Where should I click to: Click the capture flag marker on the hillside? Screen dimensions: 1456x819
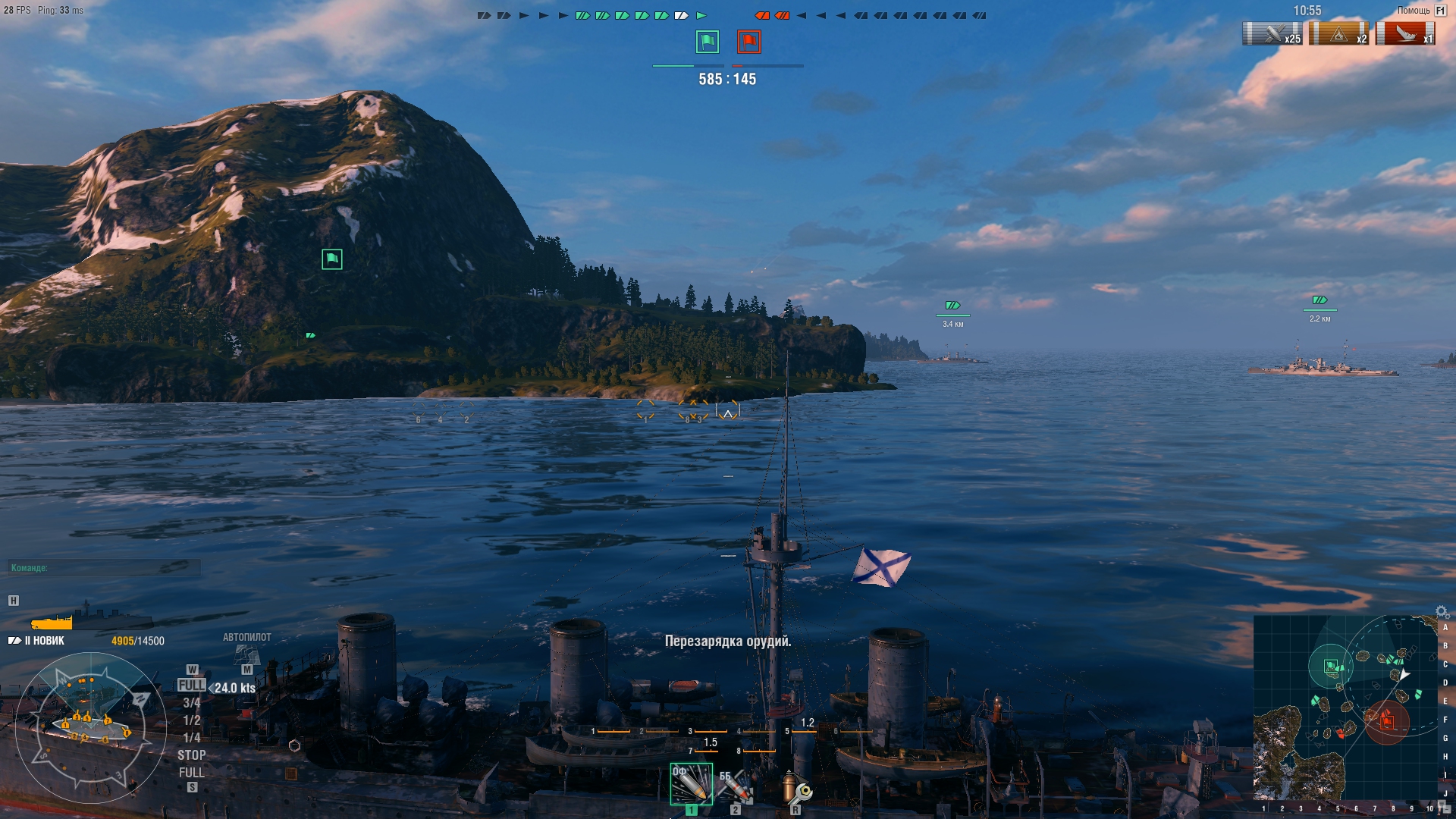[331, 259]
